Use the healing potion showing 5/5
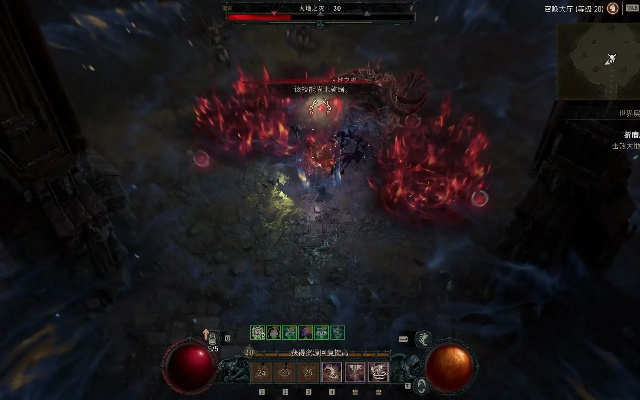Viewport: 640px width, 400px height. click(213, 340)
